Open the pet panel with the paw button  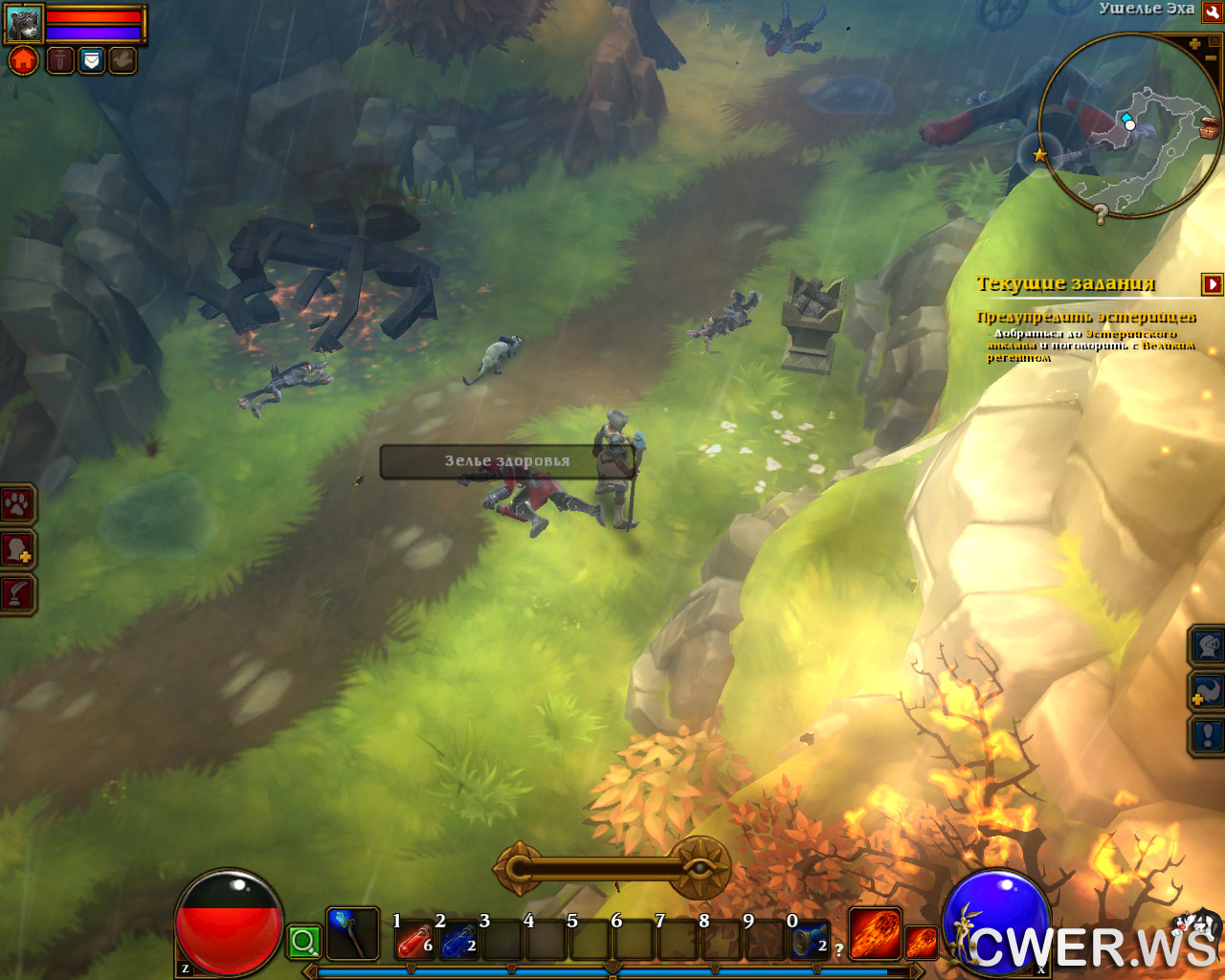[x=17, y=504]
